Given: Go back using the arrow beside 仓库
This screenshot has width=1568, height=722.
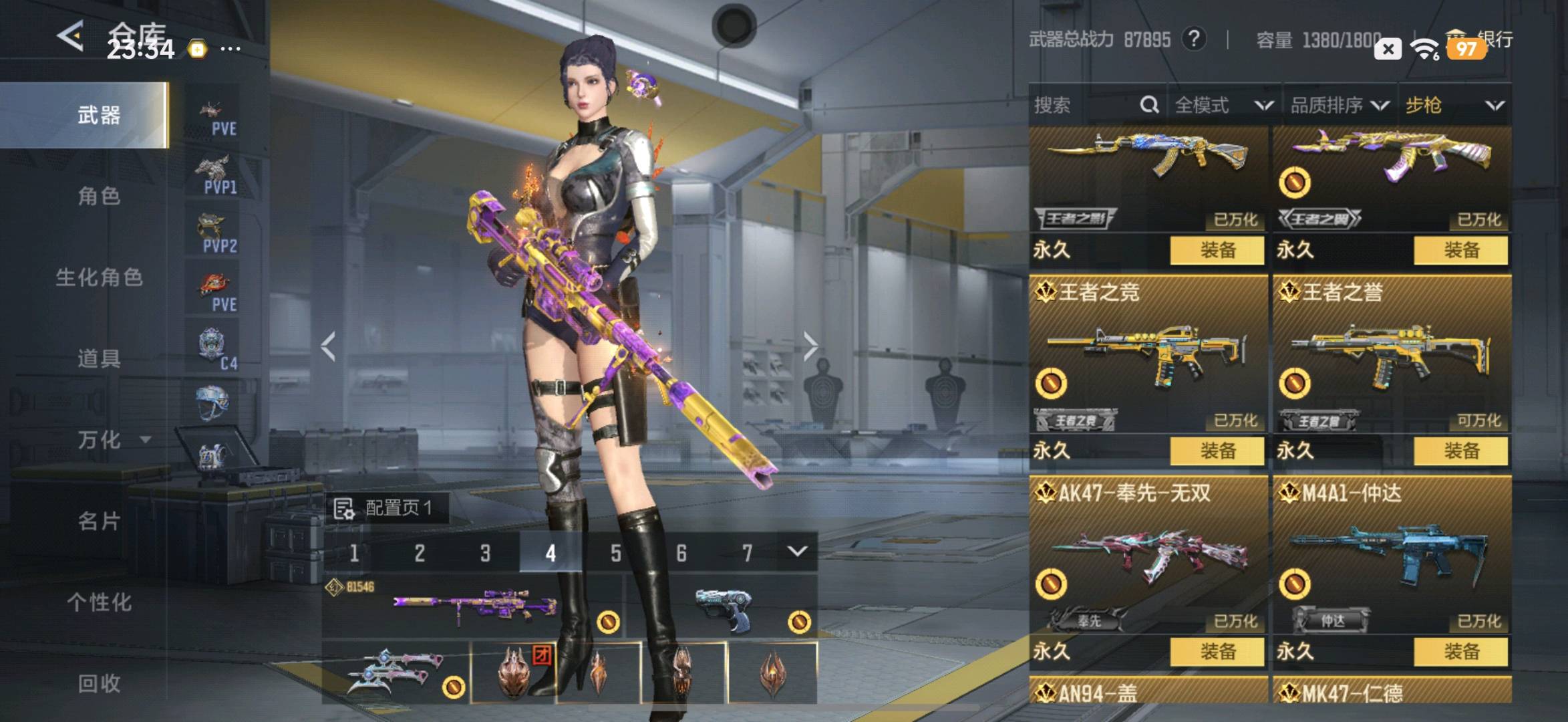Looking at the screenshot, I should coord(70,35).
